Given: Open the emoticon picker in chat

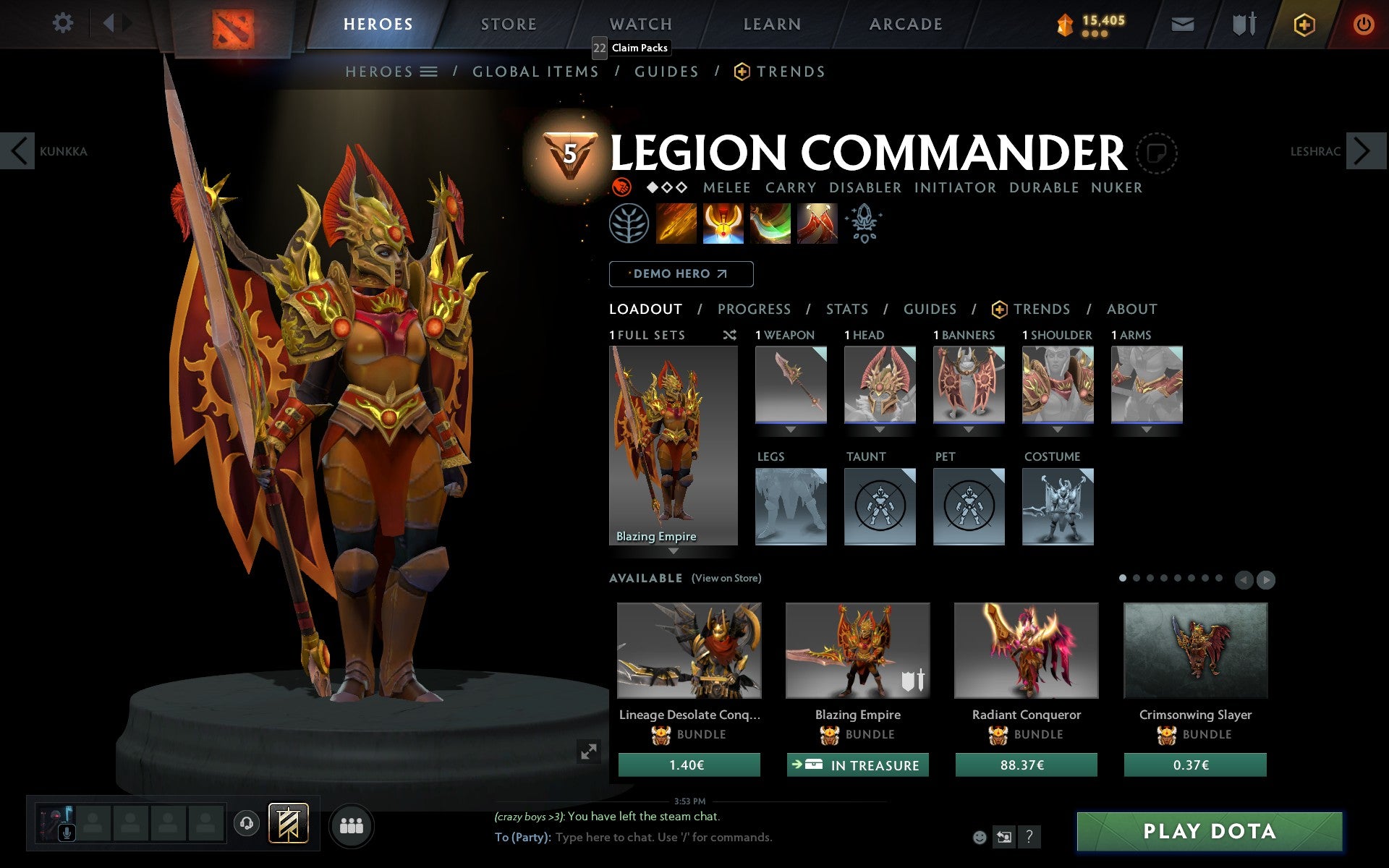Looking at the screenshot, I should (980, 838).
